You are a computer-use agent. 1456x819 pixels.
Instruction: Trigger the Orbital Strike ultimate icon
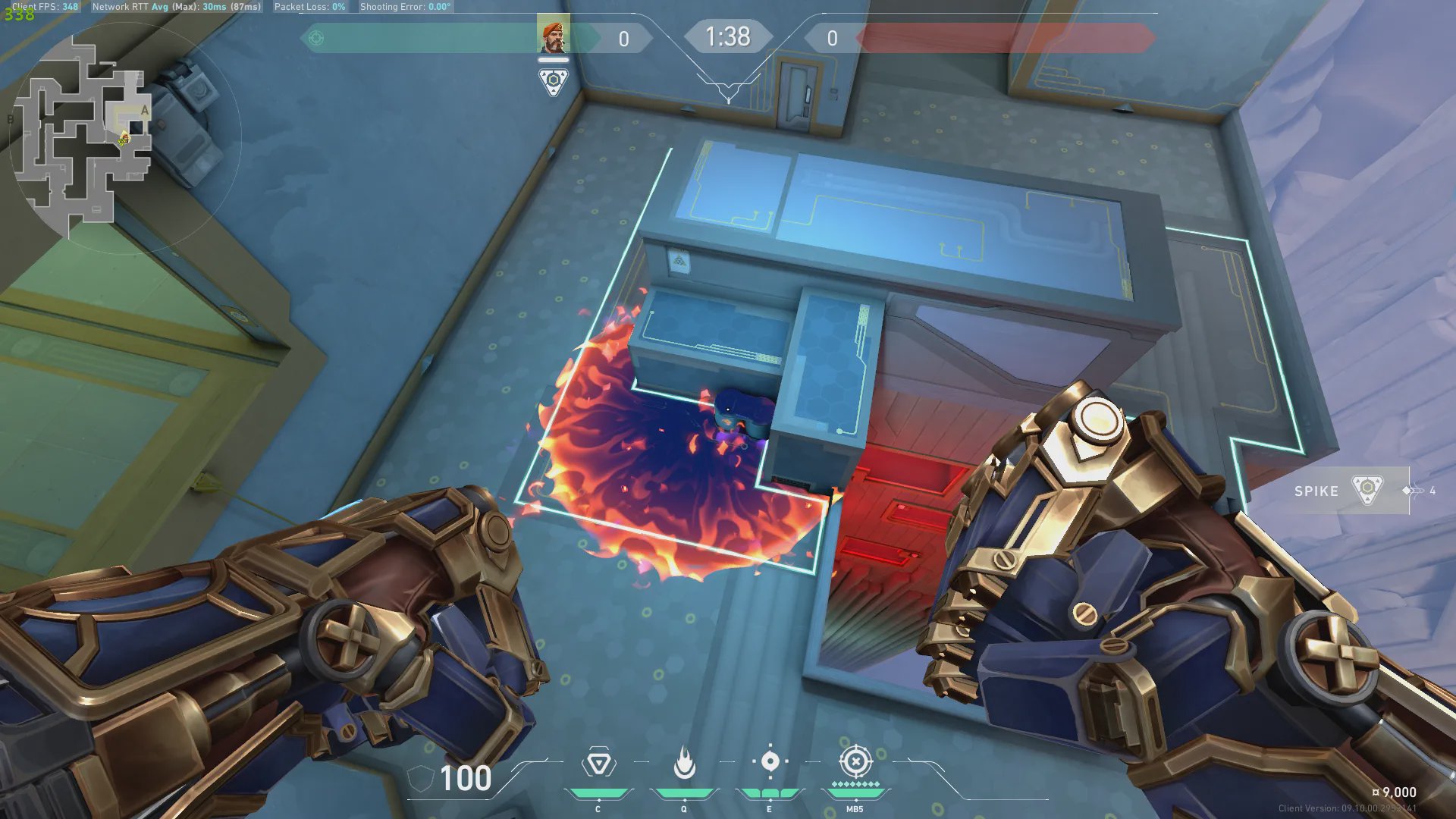(x=855, y=761)
